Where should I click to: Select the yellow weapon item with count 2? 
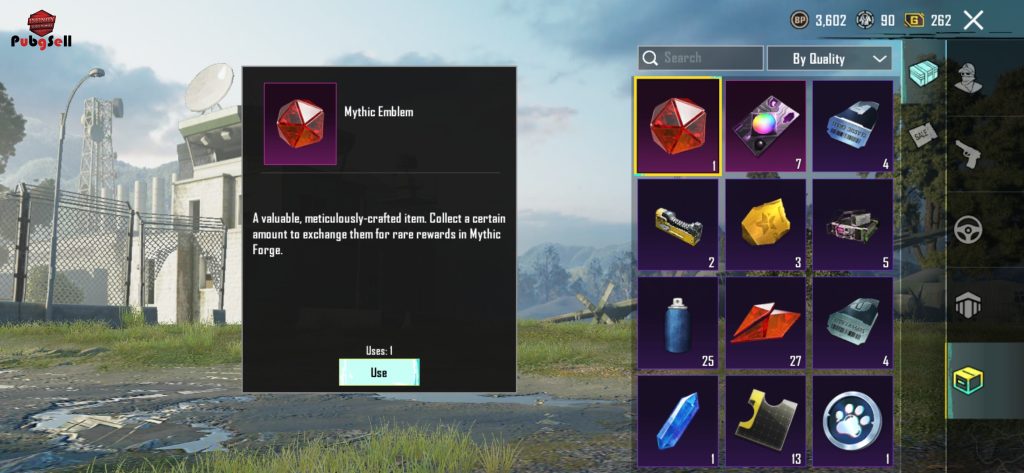[678, 223]
